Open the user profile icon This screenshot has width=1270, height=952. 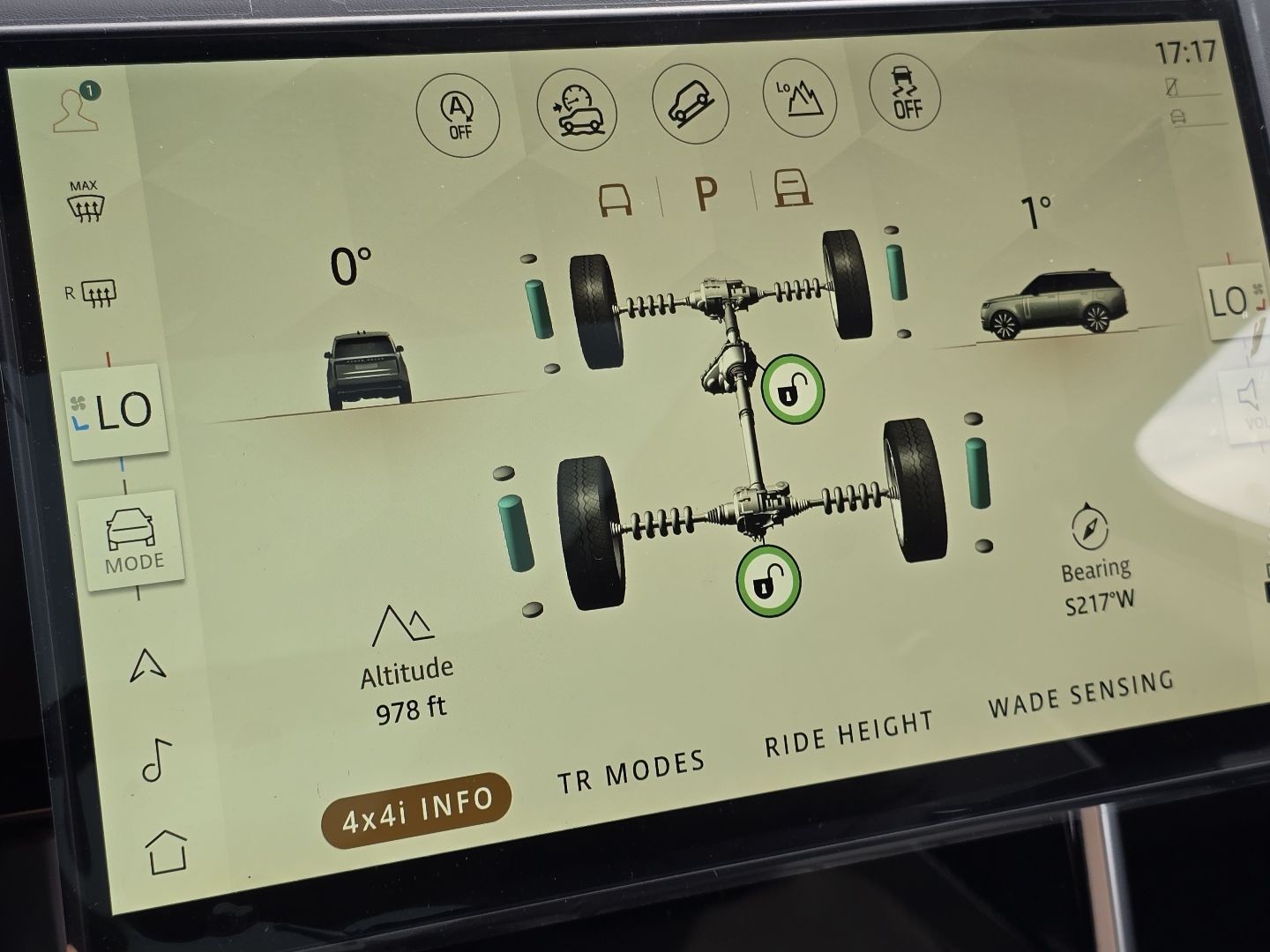point(78,106)
